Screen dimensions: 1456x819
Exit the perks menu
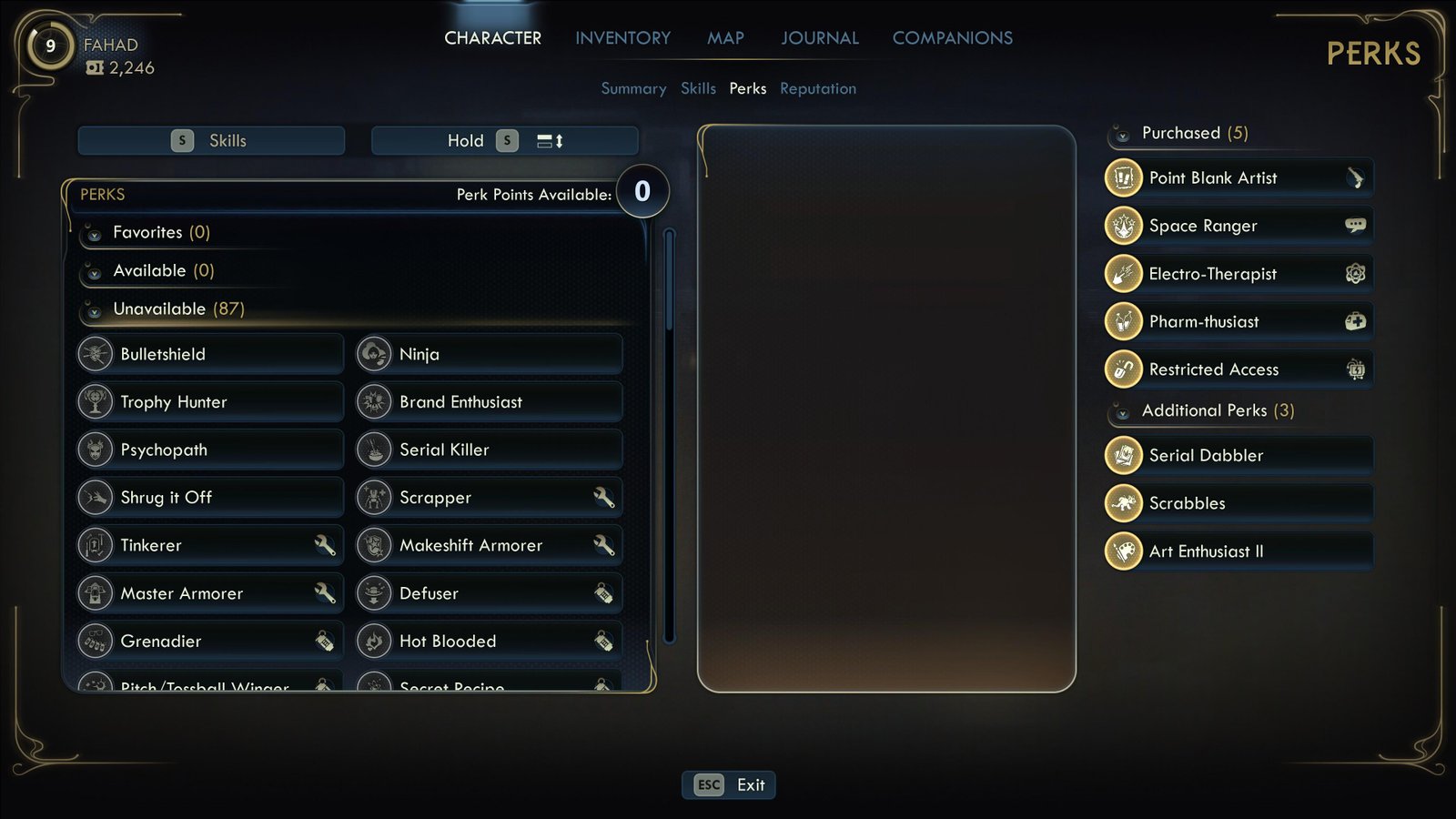[729, 784]
